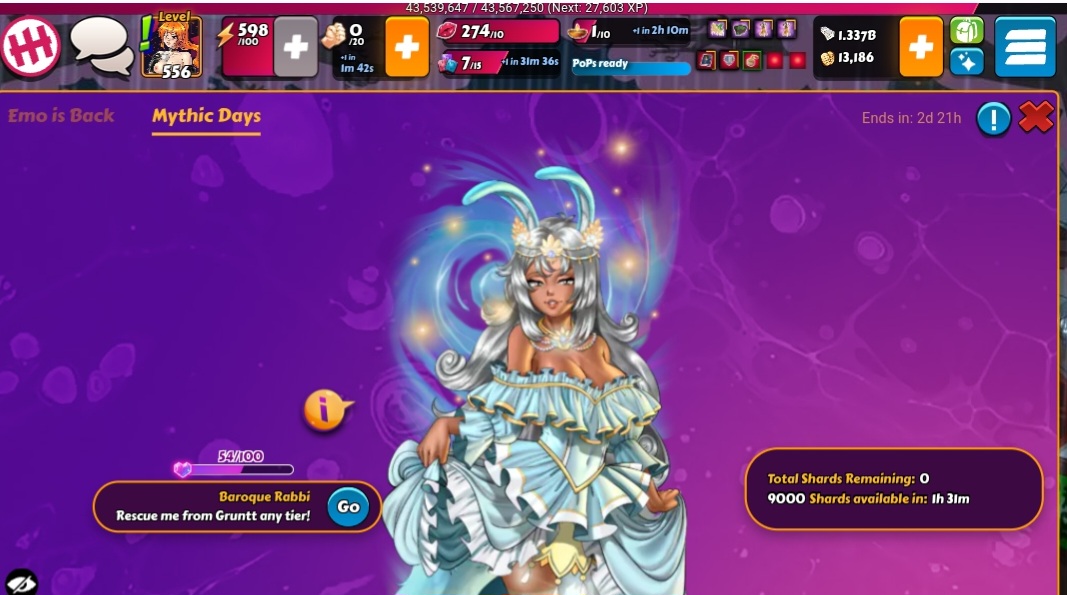Open the hamburger main menu

tap(1025, 47)
